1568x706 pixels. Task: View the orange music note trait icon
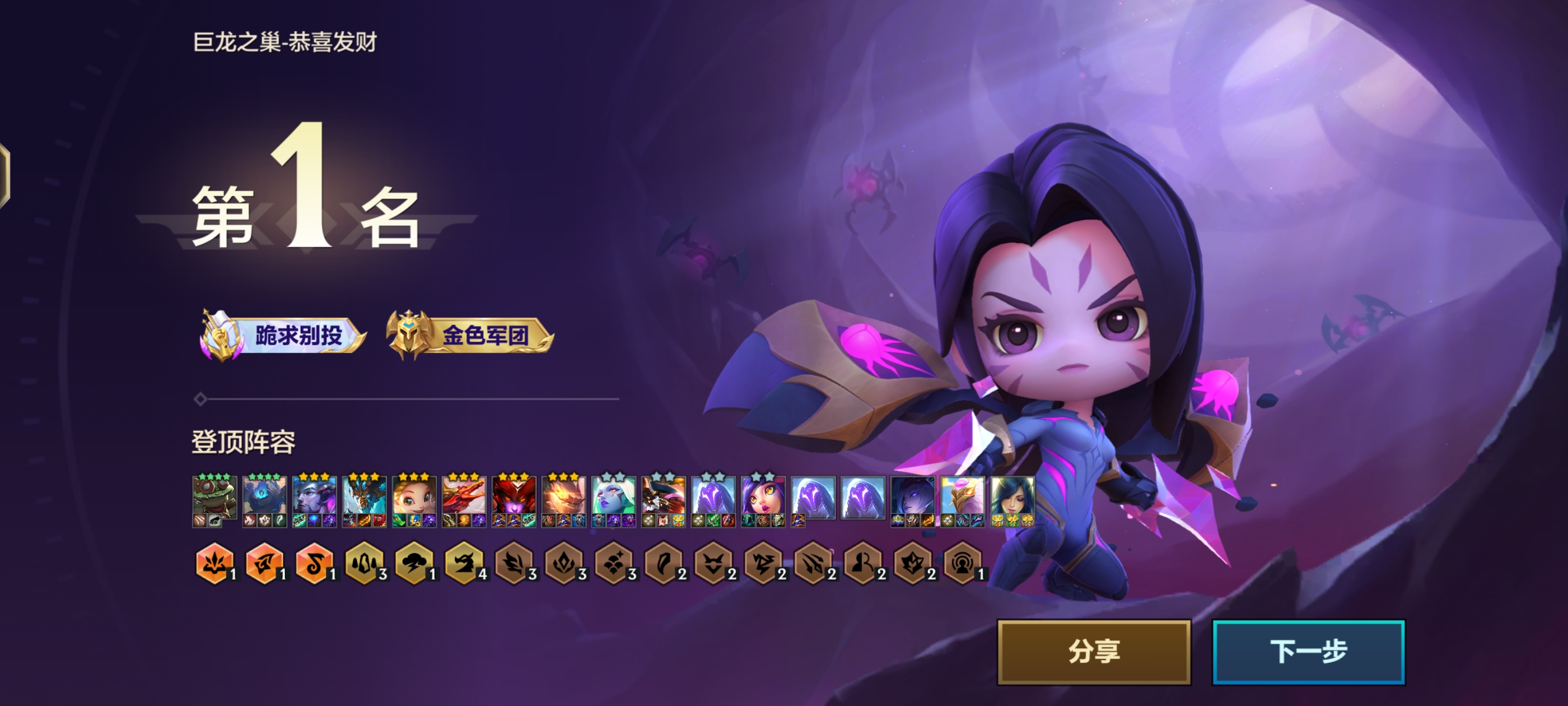coord(314,564)
